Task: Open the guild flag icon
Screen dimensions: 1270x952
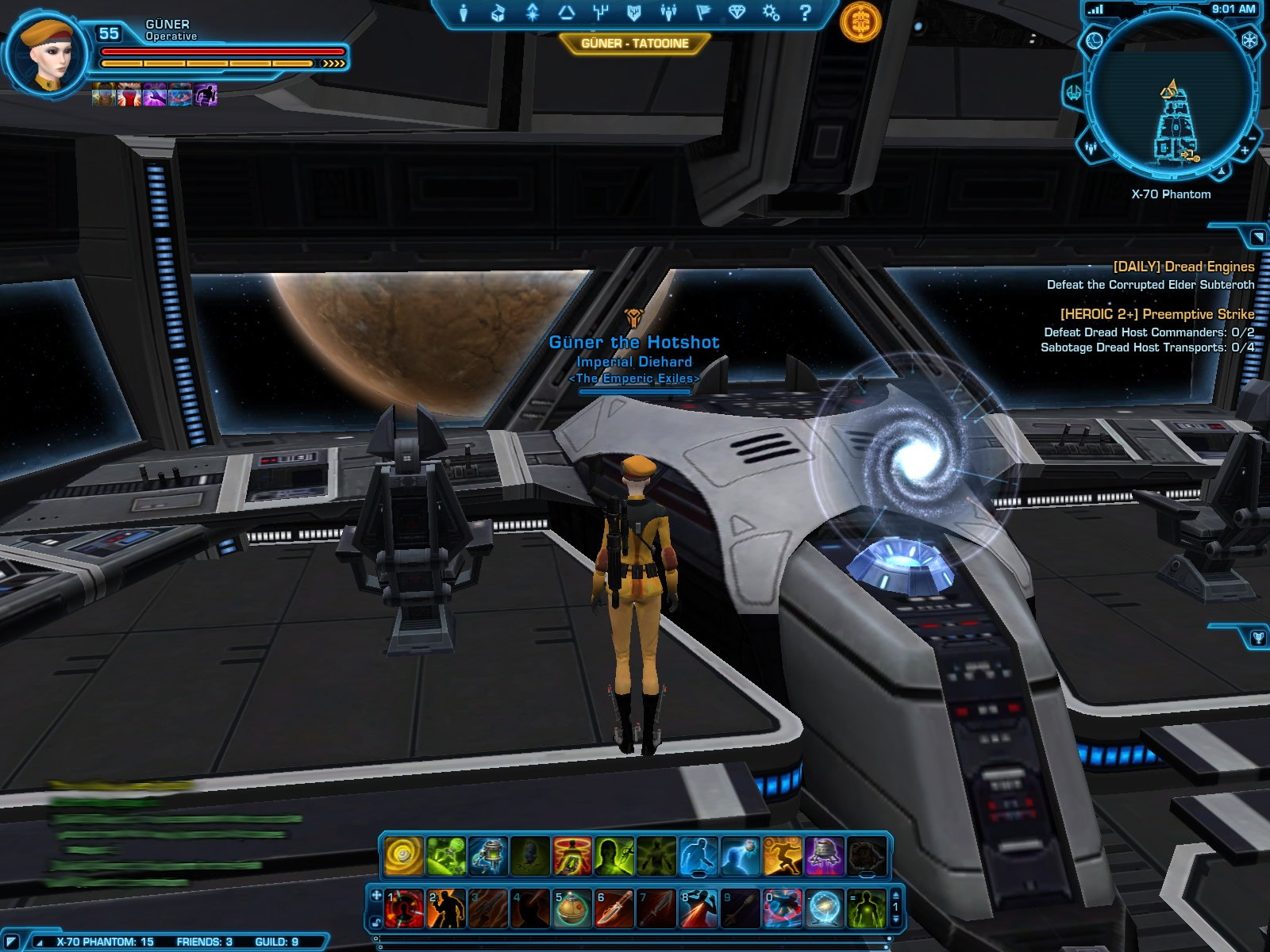Action: [702, 13]
